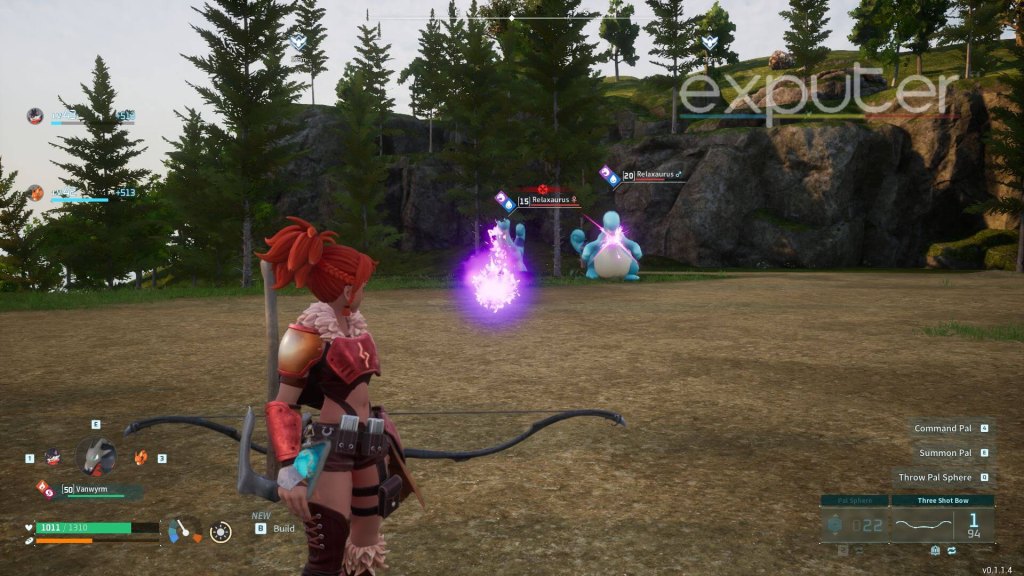Switch to the orange fox Pal on the right

click(141, 457)
